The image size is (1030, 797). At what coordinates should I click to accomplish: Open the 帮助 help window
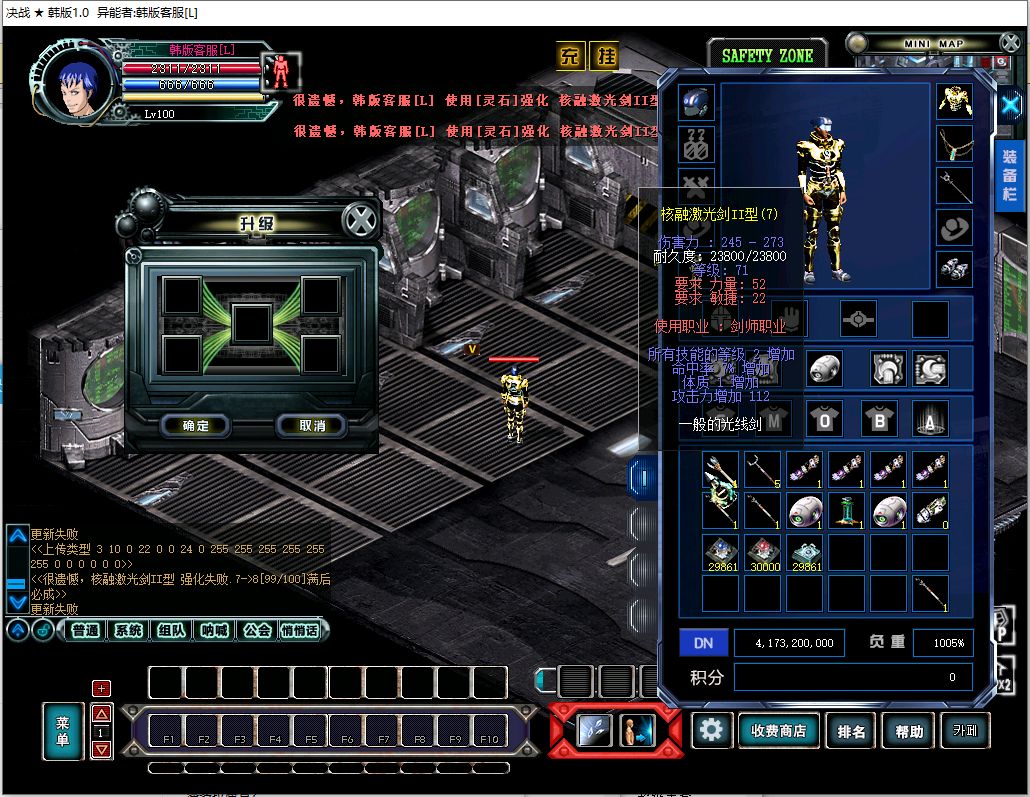pyautogui.click(x=909, y=731)
